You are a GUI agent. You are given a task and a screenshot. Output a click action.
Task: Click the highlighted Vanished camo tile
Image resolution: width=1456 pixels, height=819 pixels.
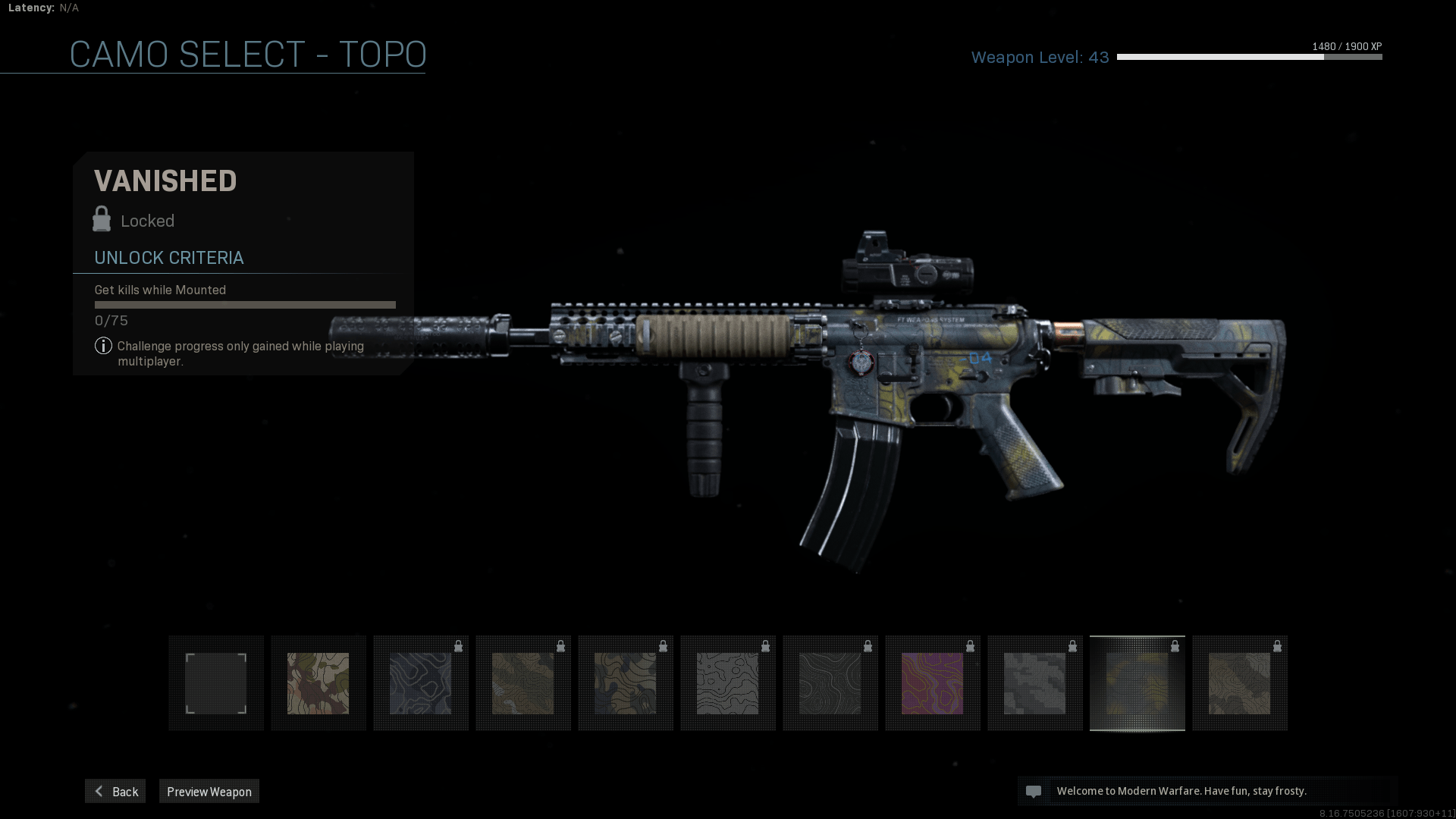[x=1137, y=683]
